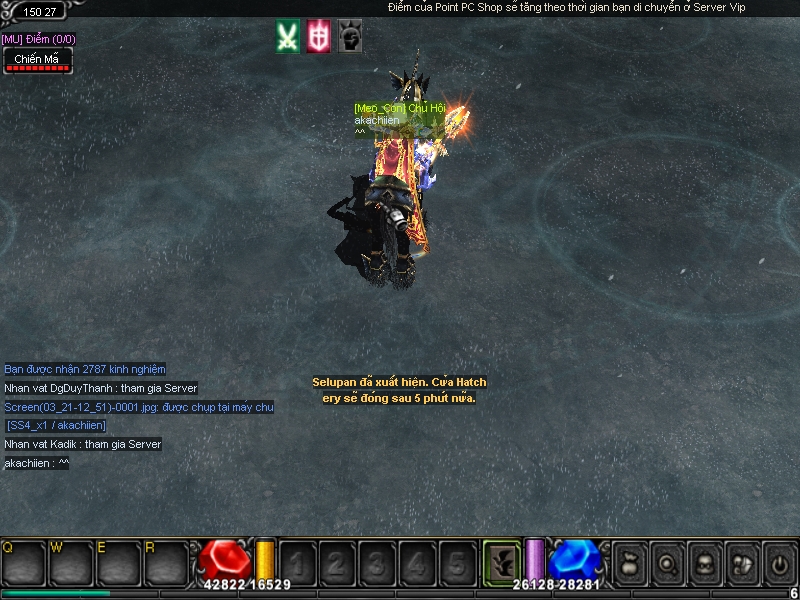
Task: Select skill hotkey slot 5
Action: tap(456, 563)
